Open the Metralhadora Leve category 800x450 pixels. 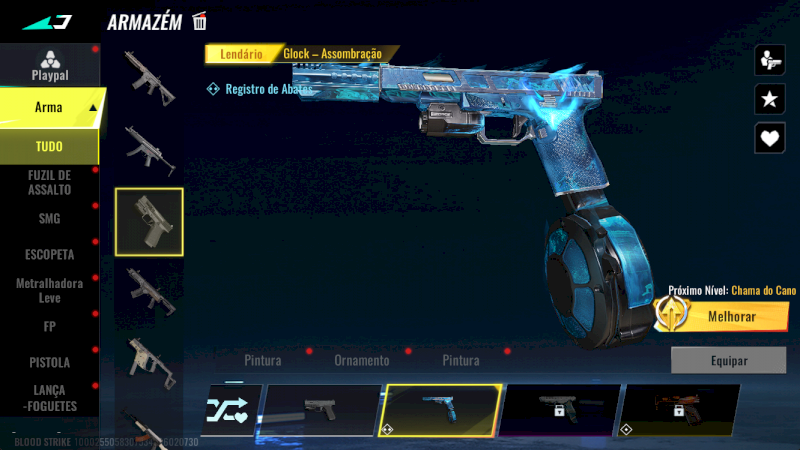point(49,290)
